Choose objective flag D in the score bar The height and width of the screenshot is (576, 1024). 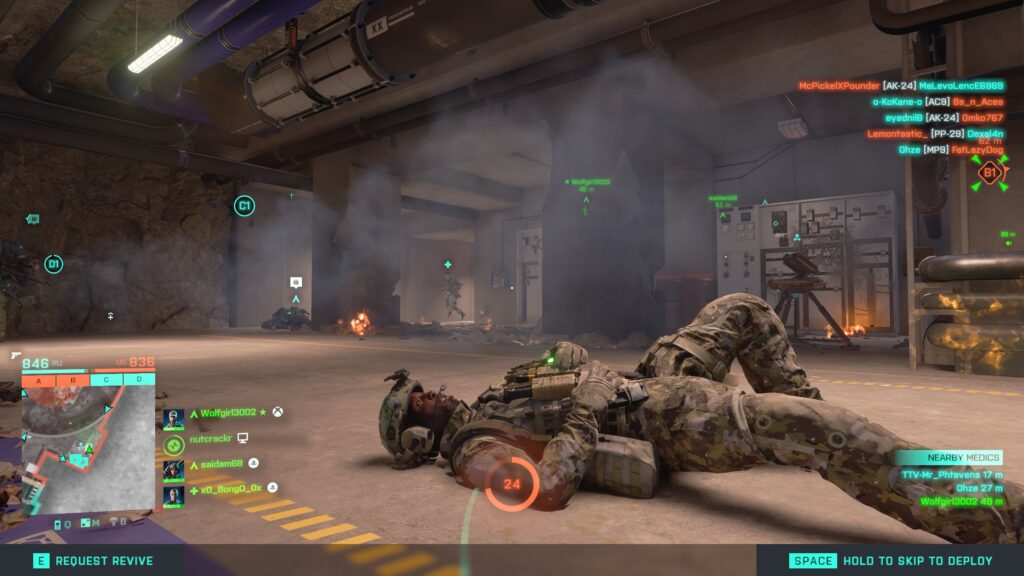pos(139,380)
